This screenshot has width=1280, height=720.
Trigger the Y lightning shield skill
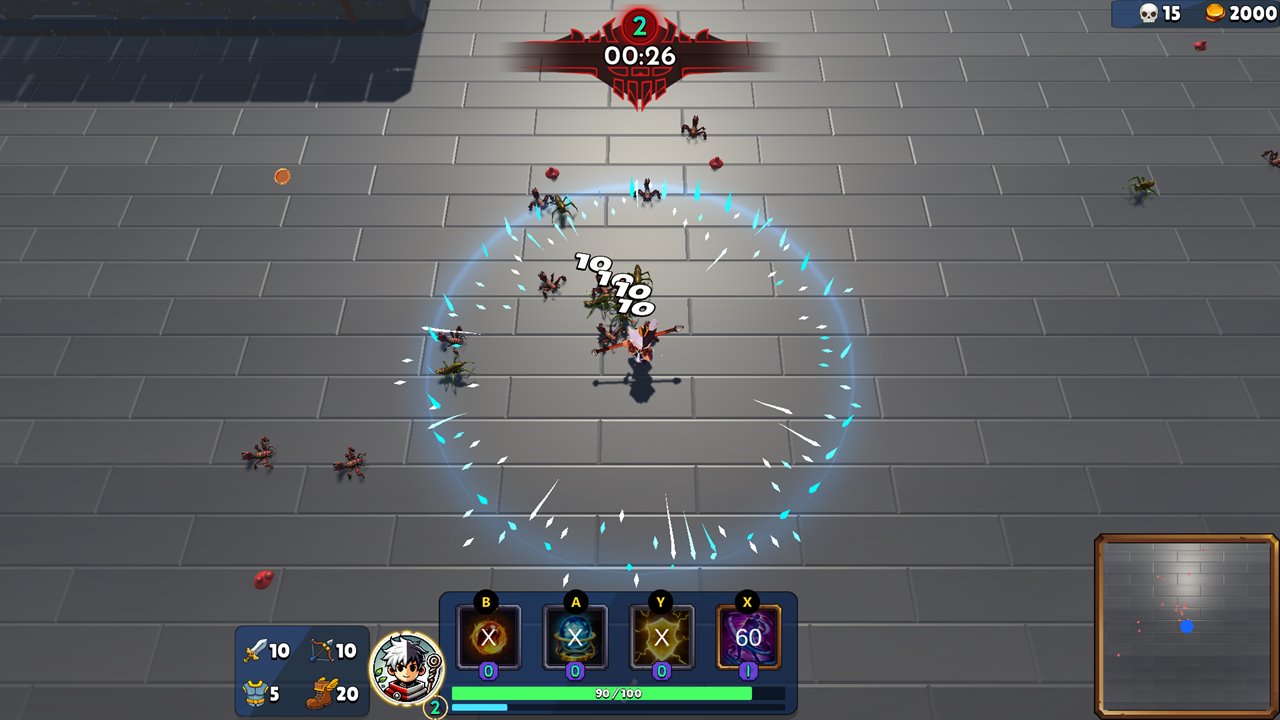coord(660,638)
